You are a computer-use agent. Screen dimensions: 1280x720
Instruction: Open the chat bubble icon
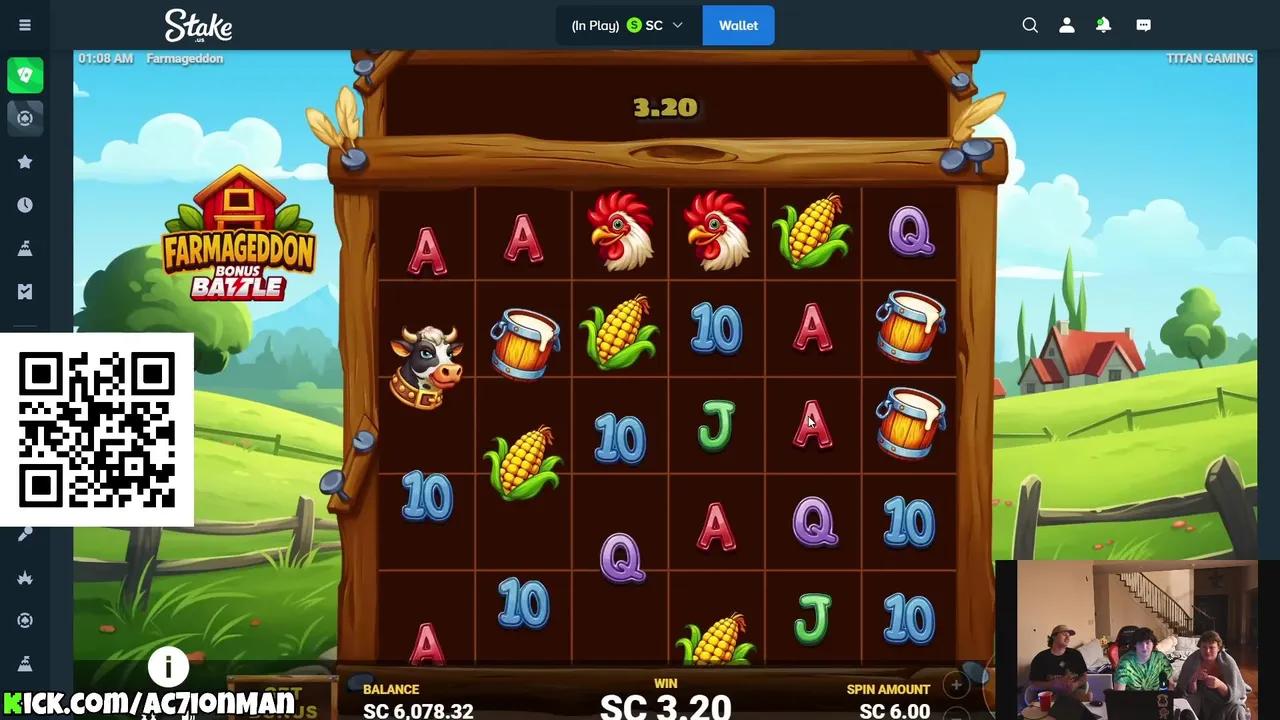[1144, 25]
